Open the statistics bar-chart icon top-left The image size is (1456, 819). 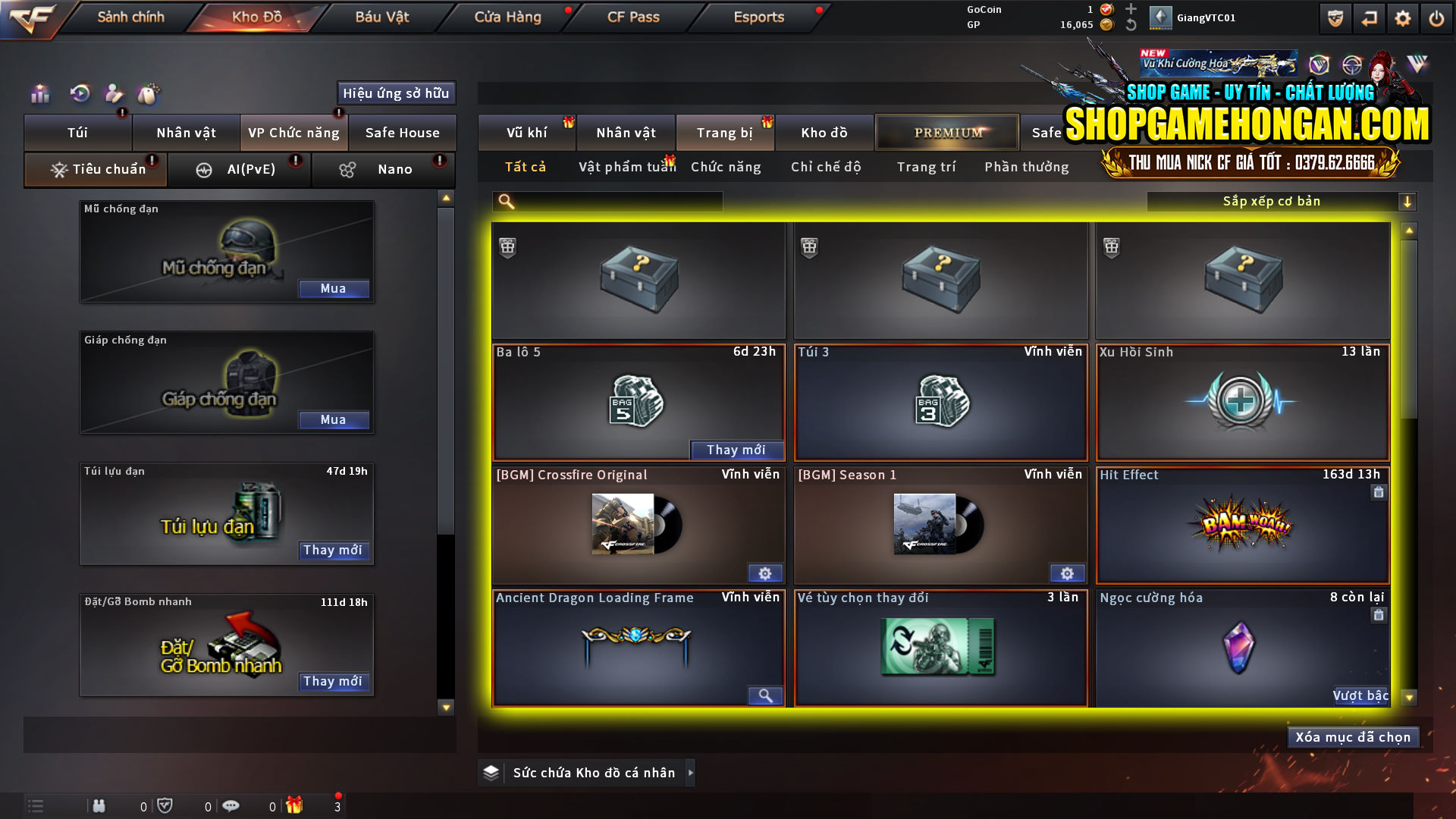(39, 93)
